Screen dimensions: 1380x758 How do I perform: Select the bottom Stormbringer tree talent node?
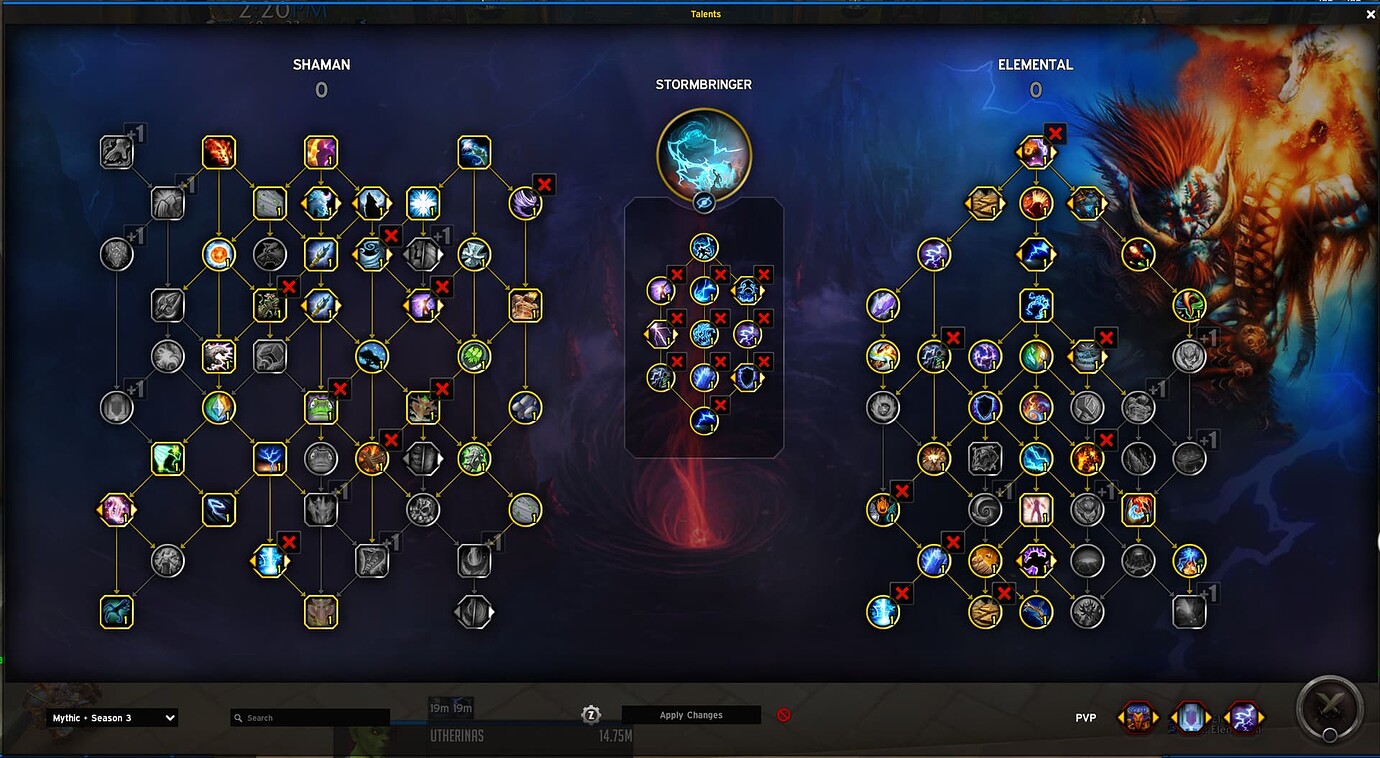click(x=704, y=420)
